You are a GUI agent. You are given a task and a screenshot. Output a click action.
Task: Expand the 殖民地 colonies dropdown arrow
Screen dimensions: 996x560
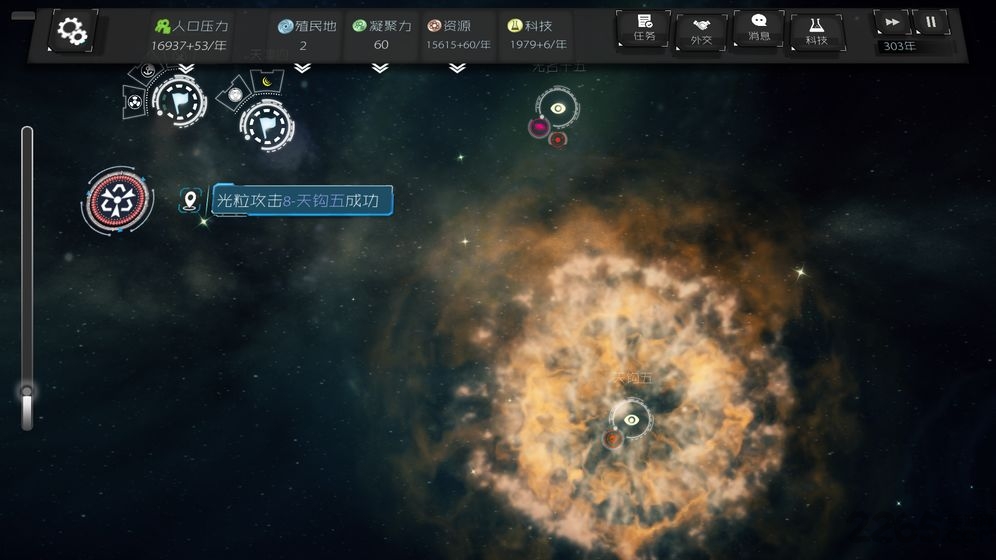pos(302,68)
